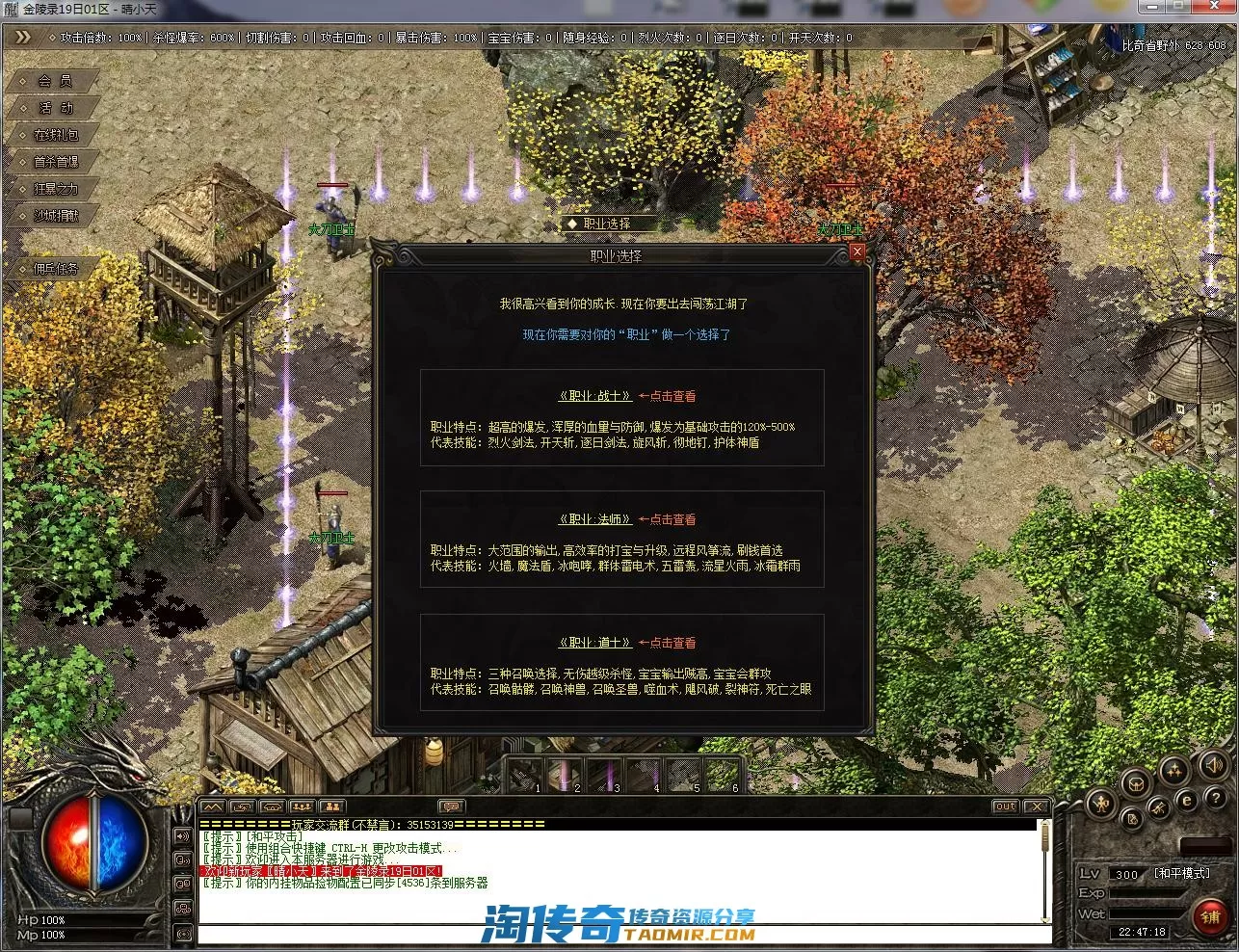The image size is (1239, 952).
Task: Open the 首杀首爆 first-kill menu
Action: [x=55, y=162]
